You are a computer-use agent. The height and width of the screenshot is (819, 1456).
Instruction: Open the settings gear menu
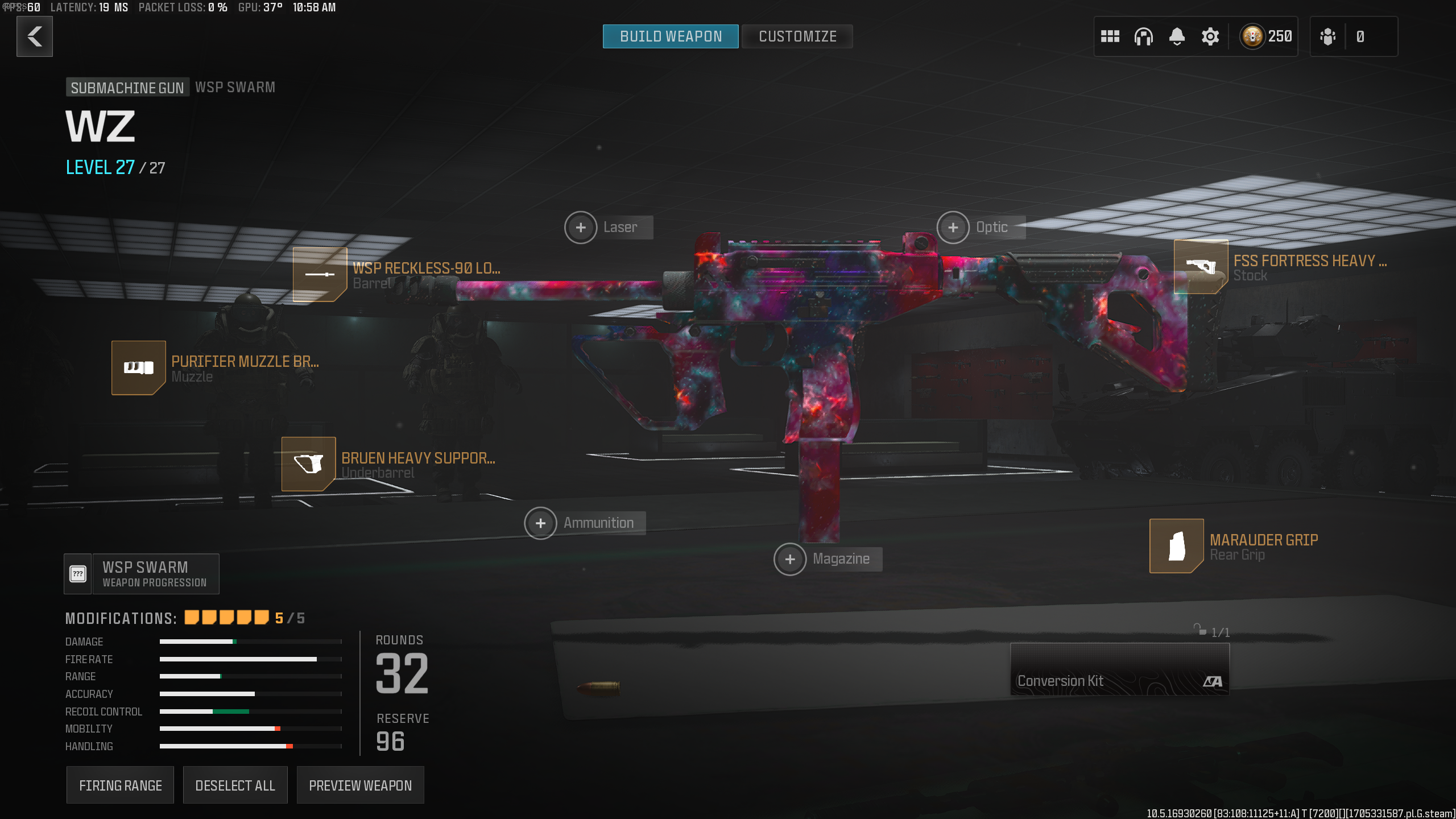pos(1210,36)
